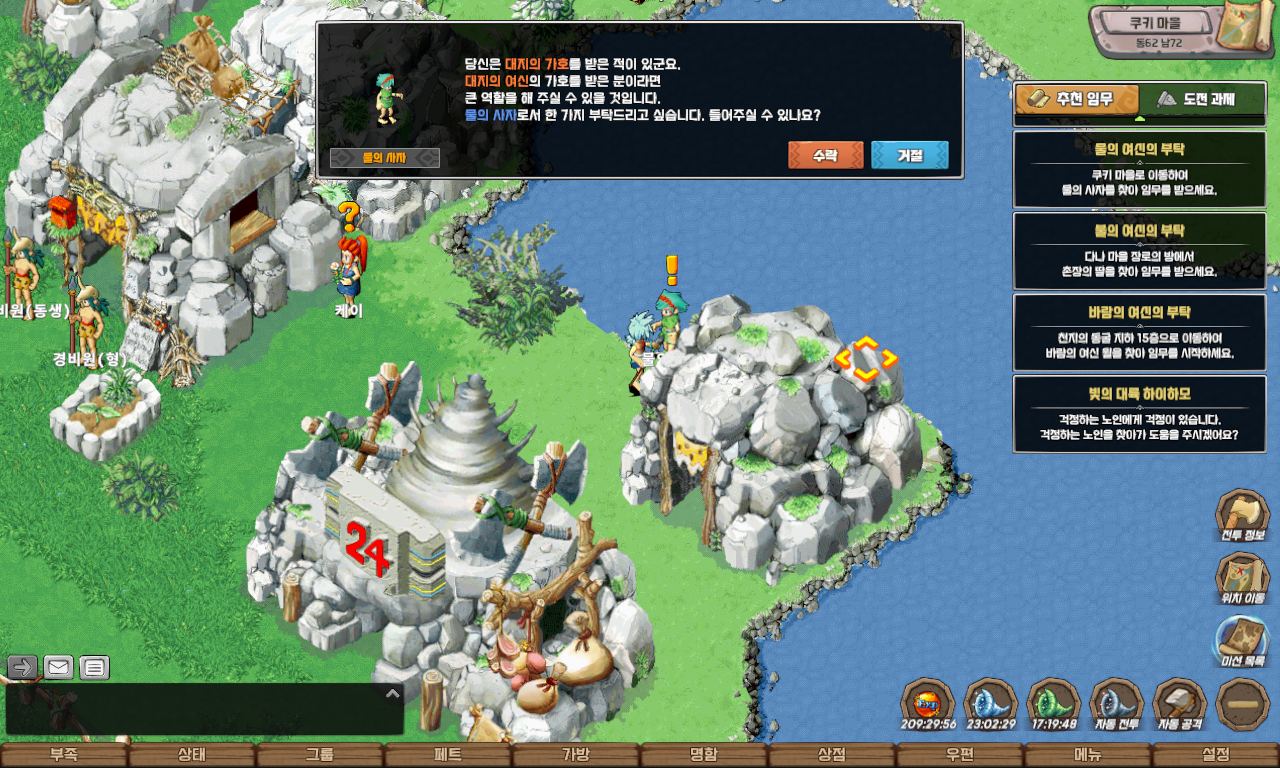
Task: Click the envelope mail button above chat
Action: tap(59, 667)
